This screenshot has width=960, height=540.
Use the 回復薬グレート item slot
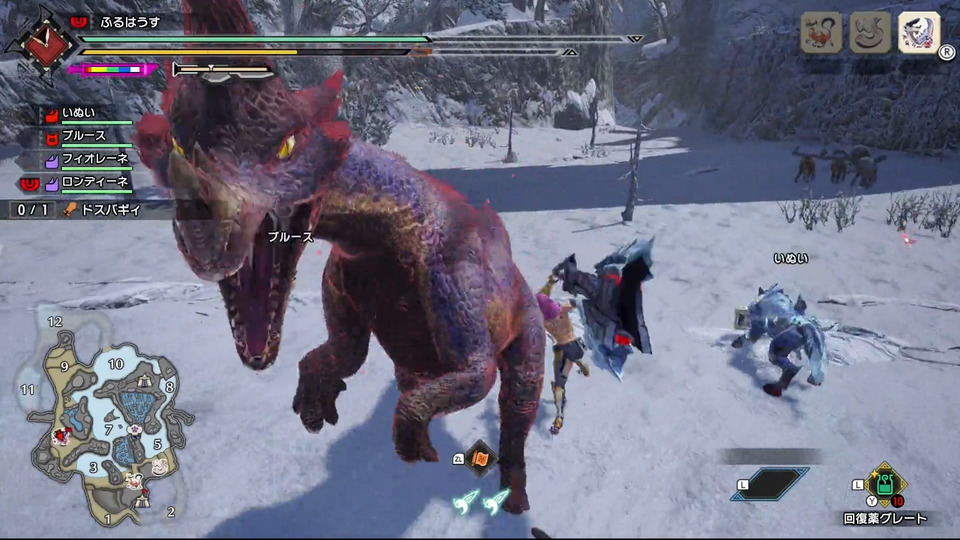click(884, 489)
